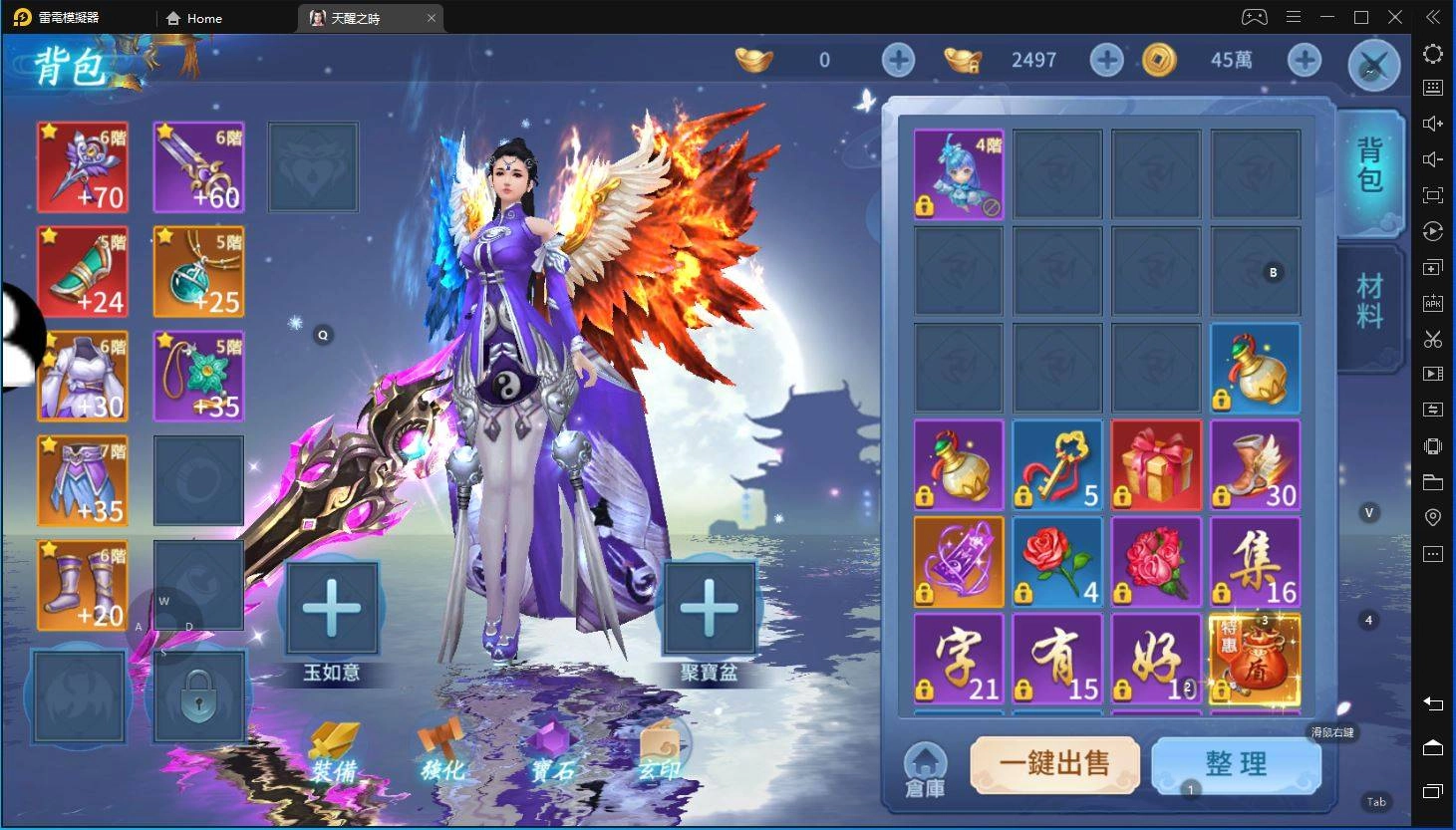Open the gamepad controls icon in the title bar

coord(1254,17)
